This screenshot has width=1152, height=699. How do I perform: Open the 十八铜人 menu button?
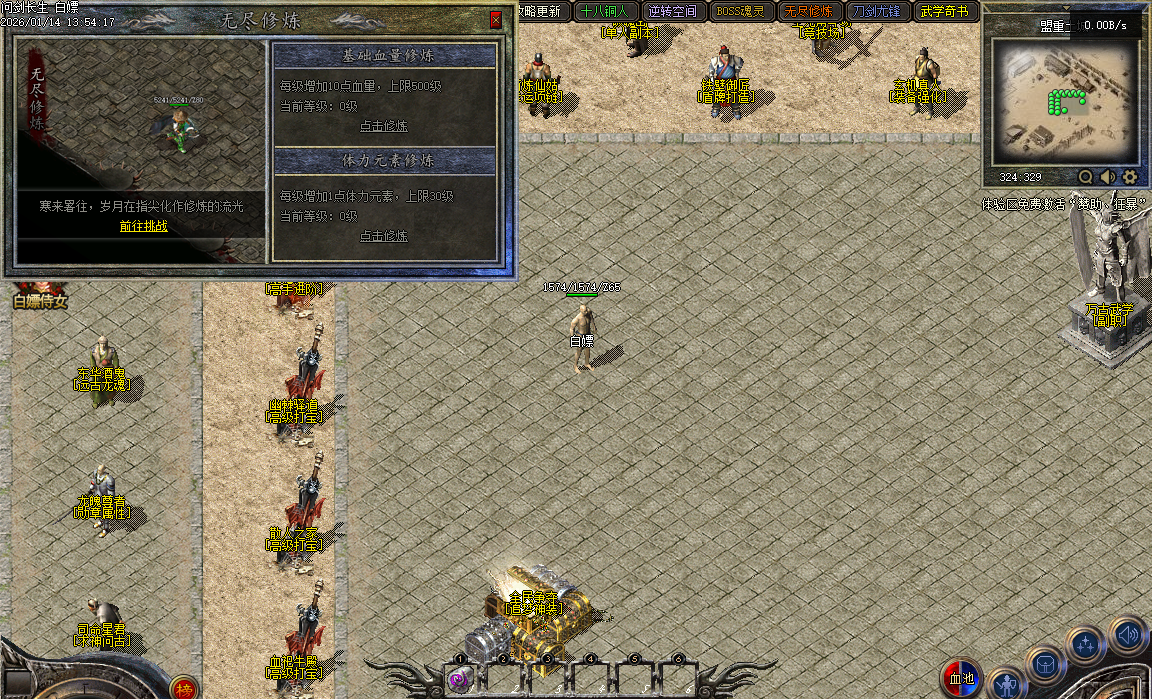(x=604, y=12)
